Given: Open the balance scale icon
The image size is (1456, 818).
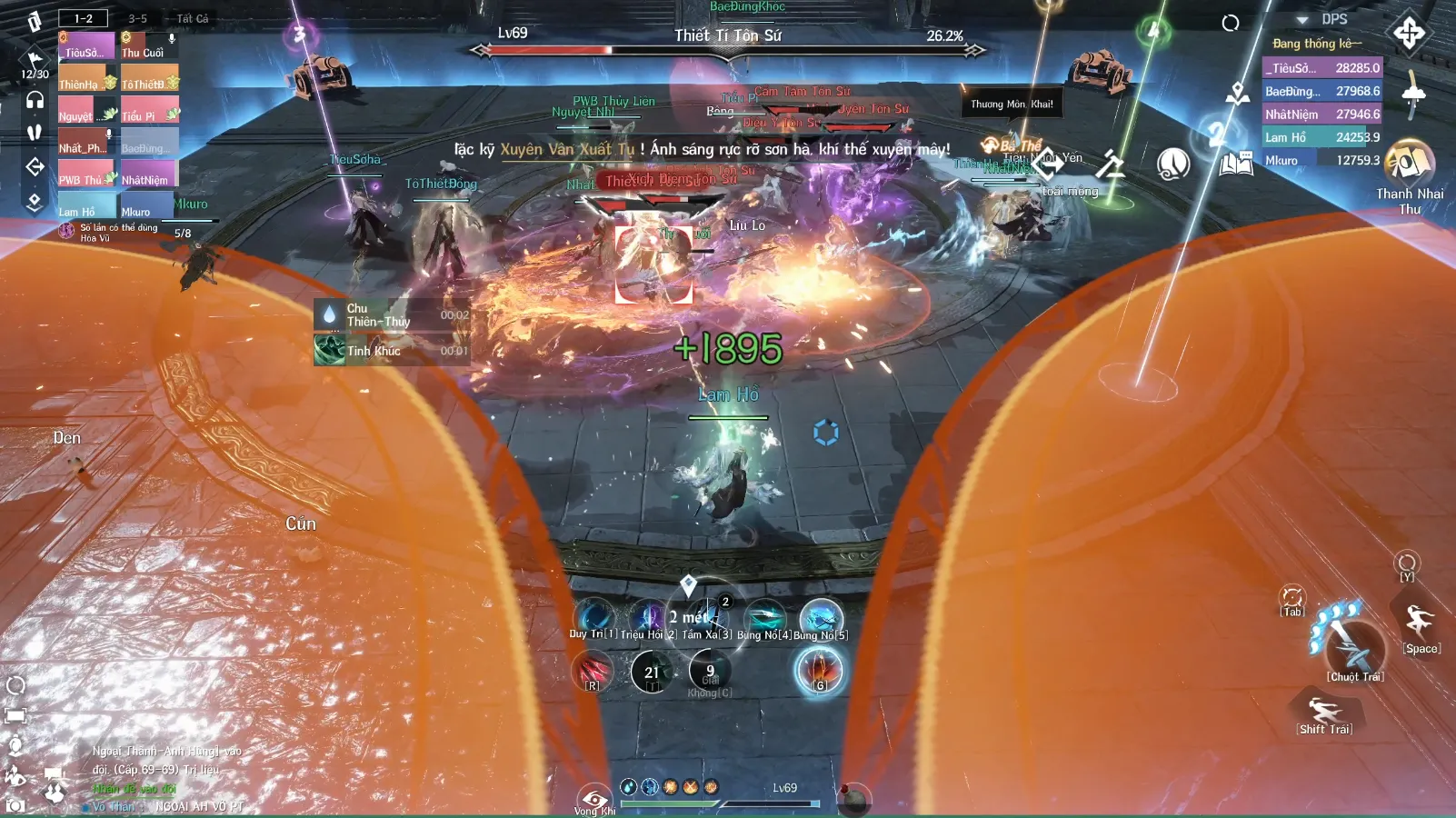Looking at the screenshot, I should (1110, 165).
